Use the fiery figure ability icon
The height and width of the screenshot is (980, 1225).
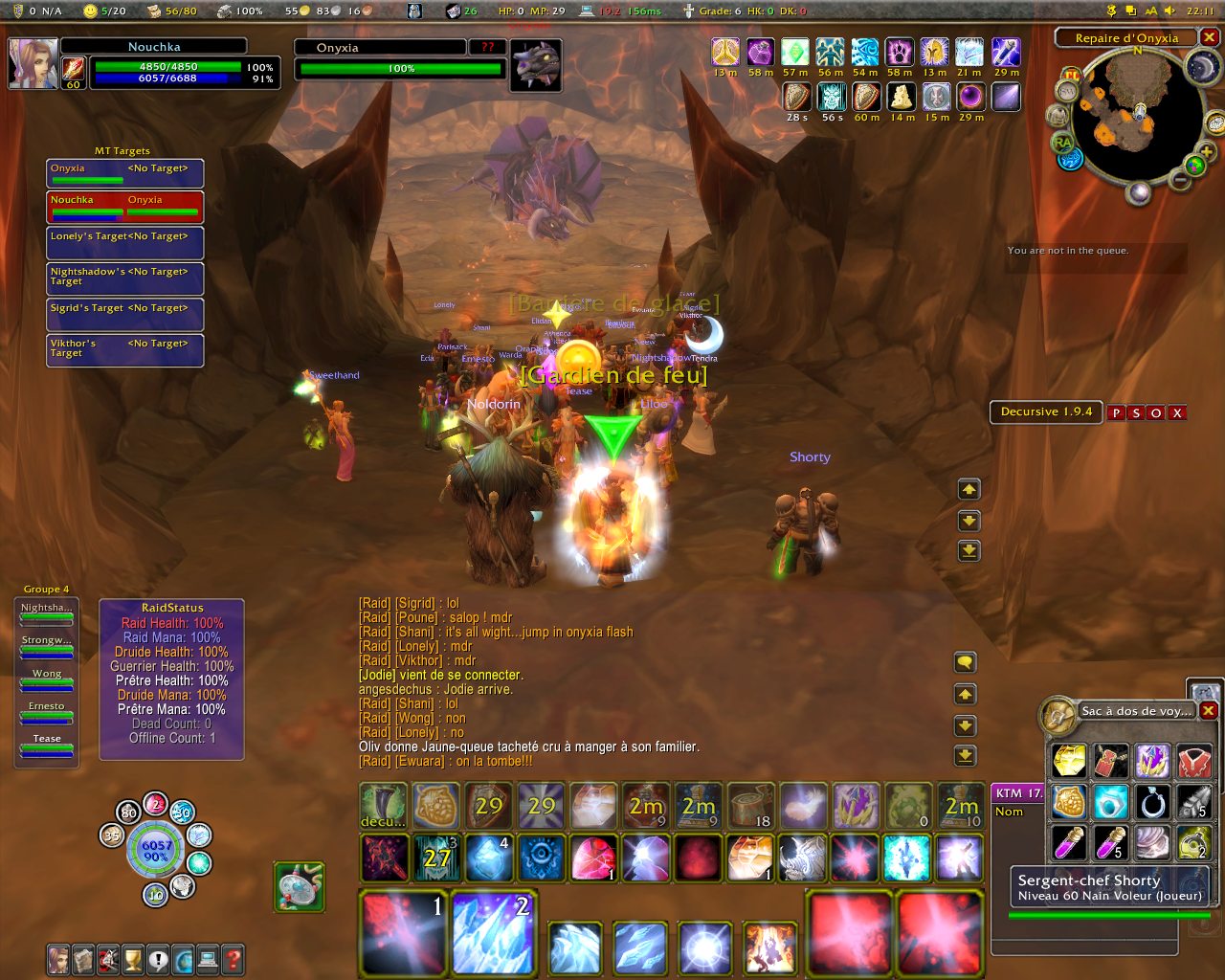tap(769, 947)
